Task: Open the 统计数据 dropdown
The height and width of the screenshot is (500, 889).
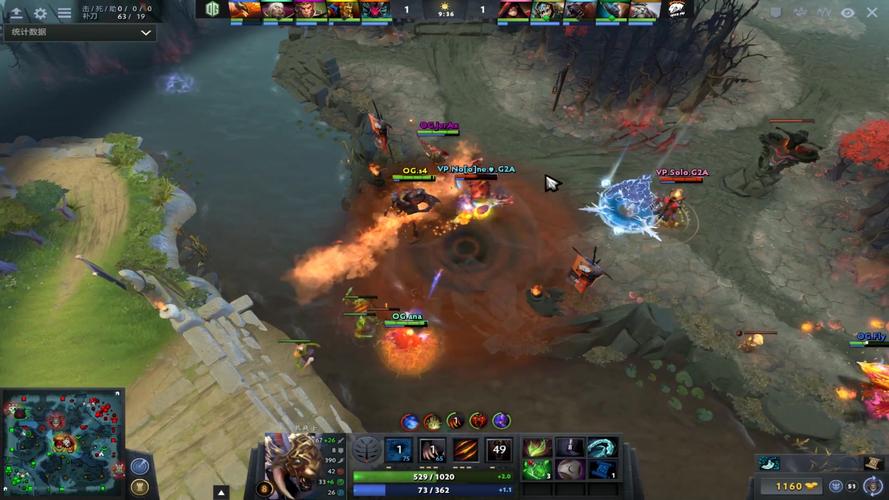Action: point(79,32)
